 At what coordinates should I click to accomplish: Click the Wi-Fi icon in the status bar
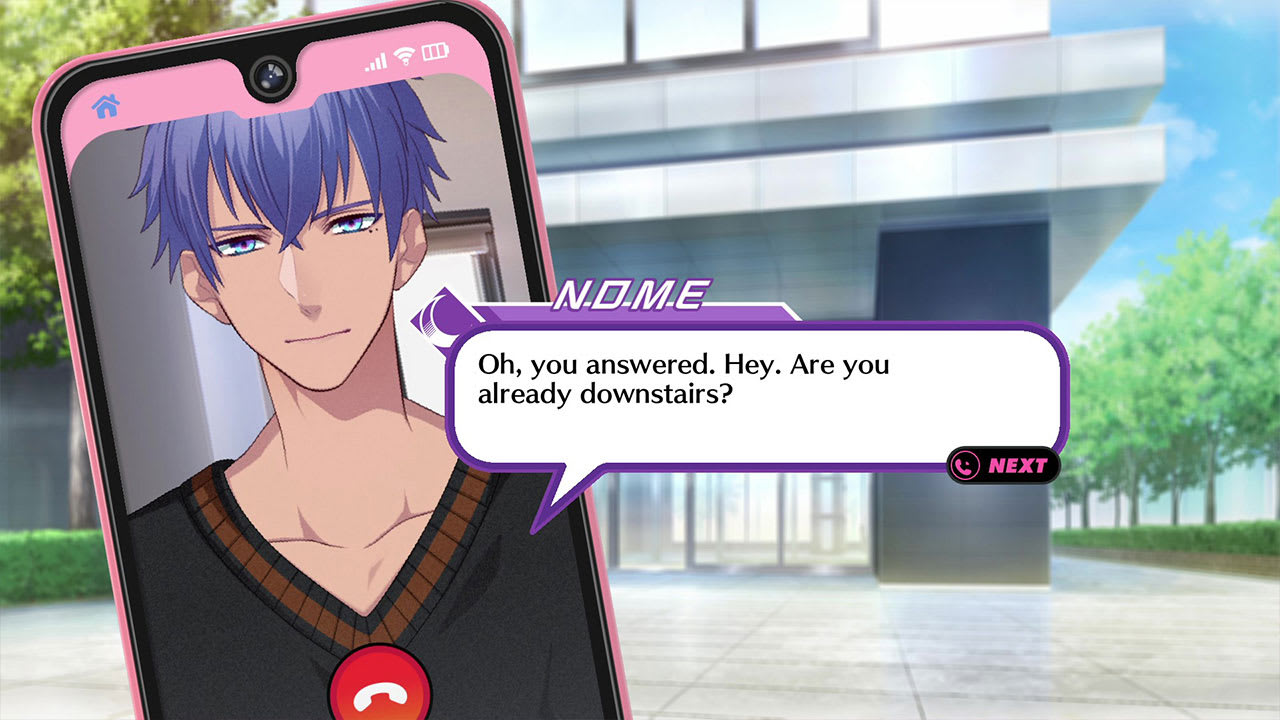click(x=404, y=57)
